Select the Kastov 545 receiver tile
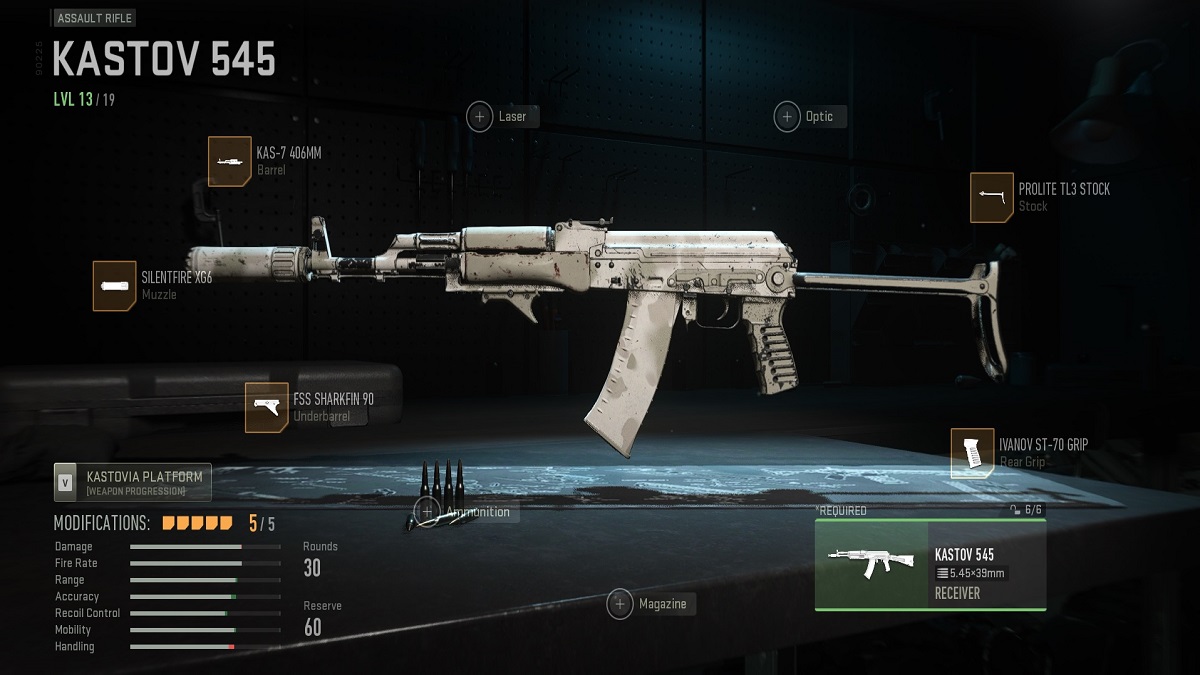 [930, 565]
